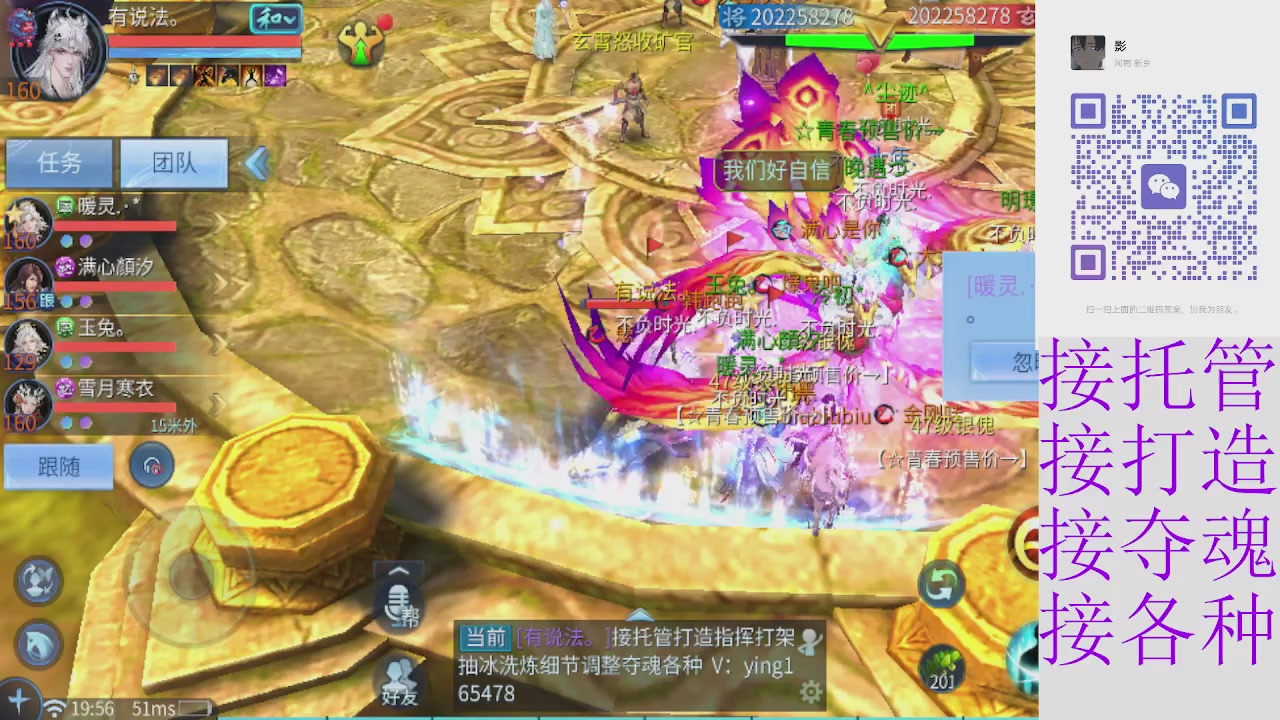Expand the chat bar with the up chevron

[399, 570]
